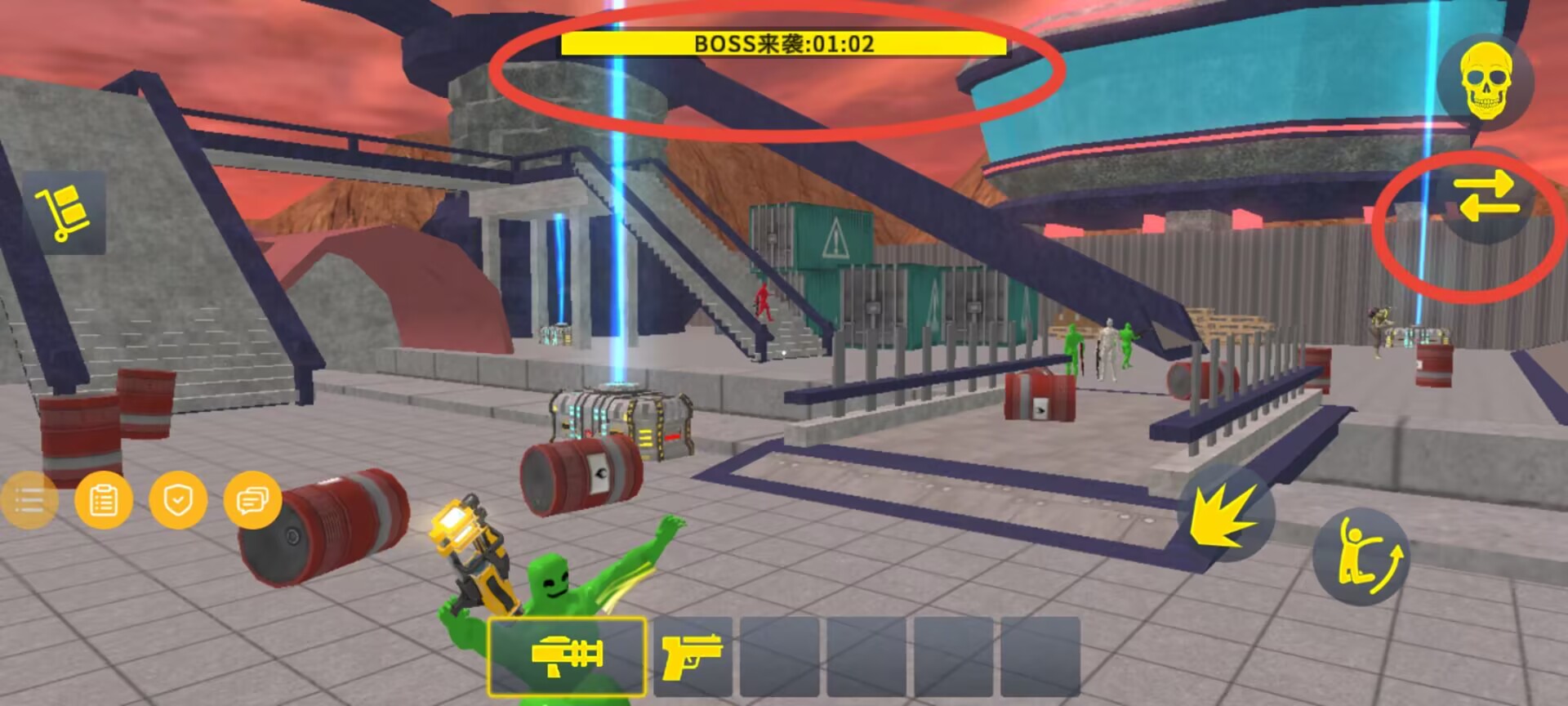The image size is (1568, 706).
Task: Open the list menu button
Action: [x=29, y=500]
